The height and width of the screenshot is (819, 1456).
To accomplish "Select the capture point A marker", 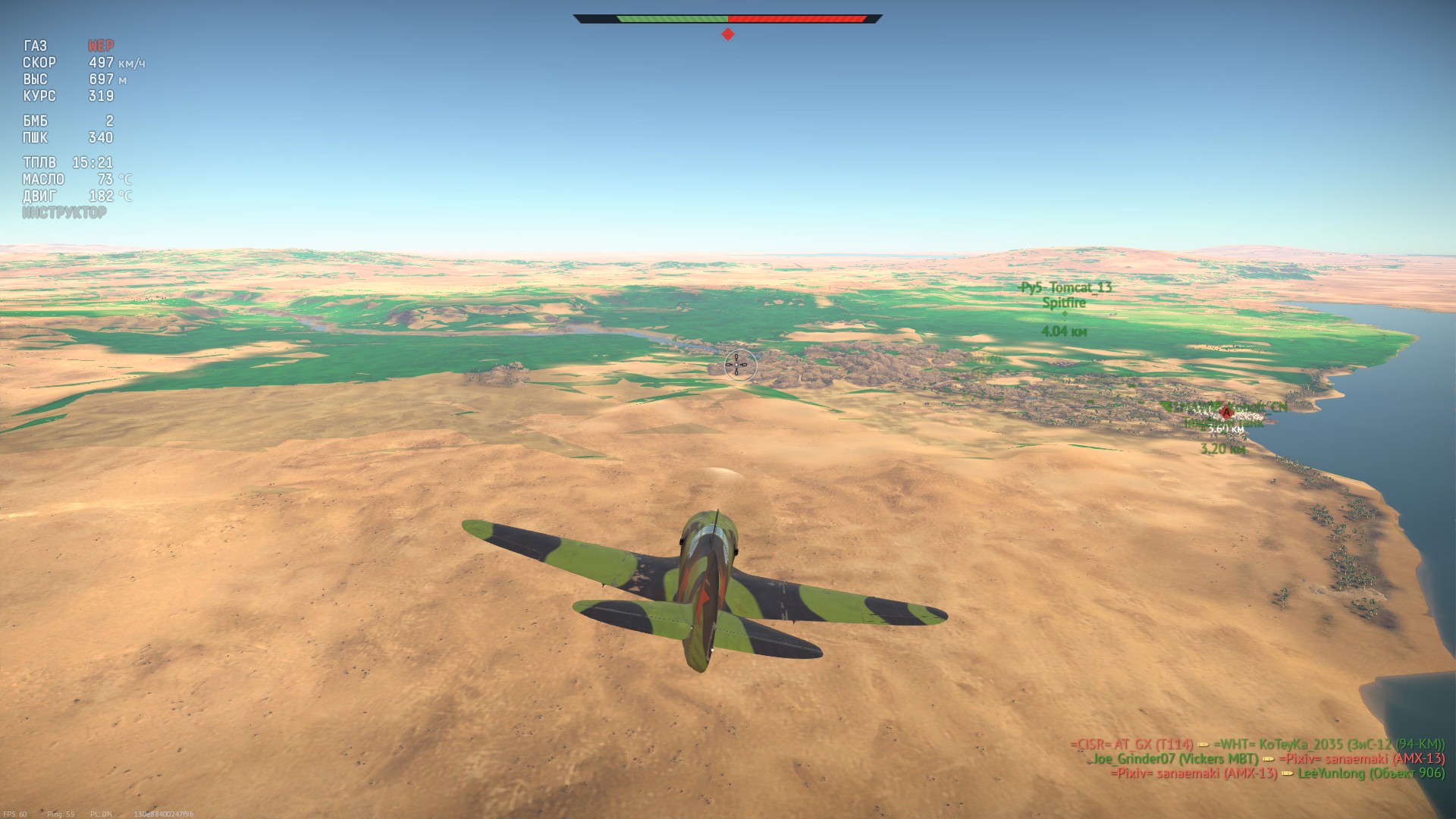I will pyautogui.click(x=1225, y=412).
